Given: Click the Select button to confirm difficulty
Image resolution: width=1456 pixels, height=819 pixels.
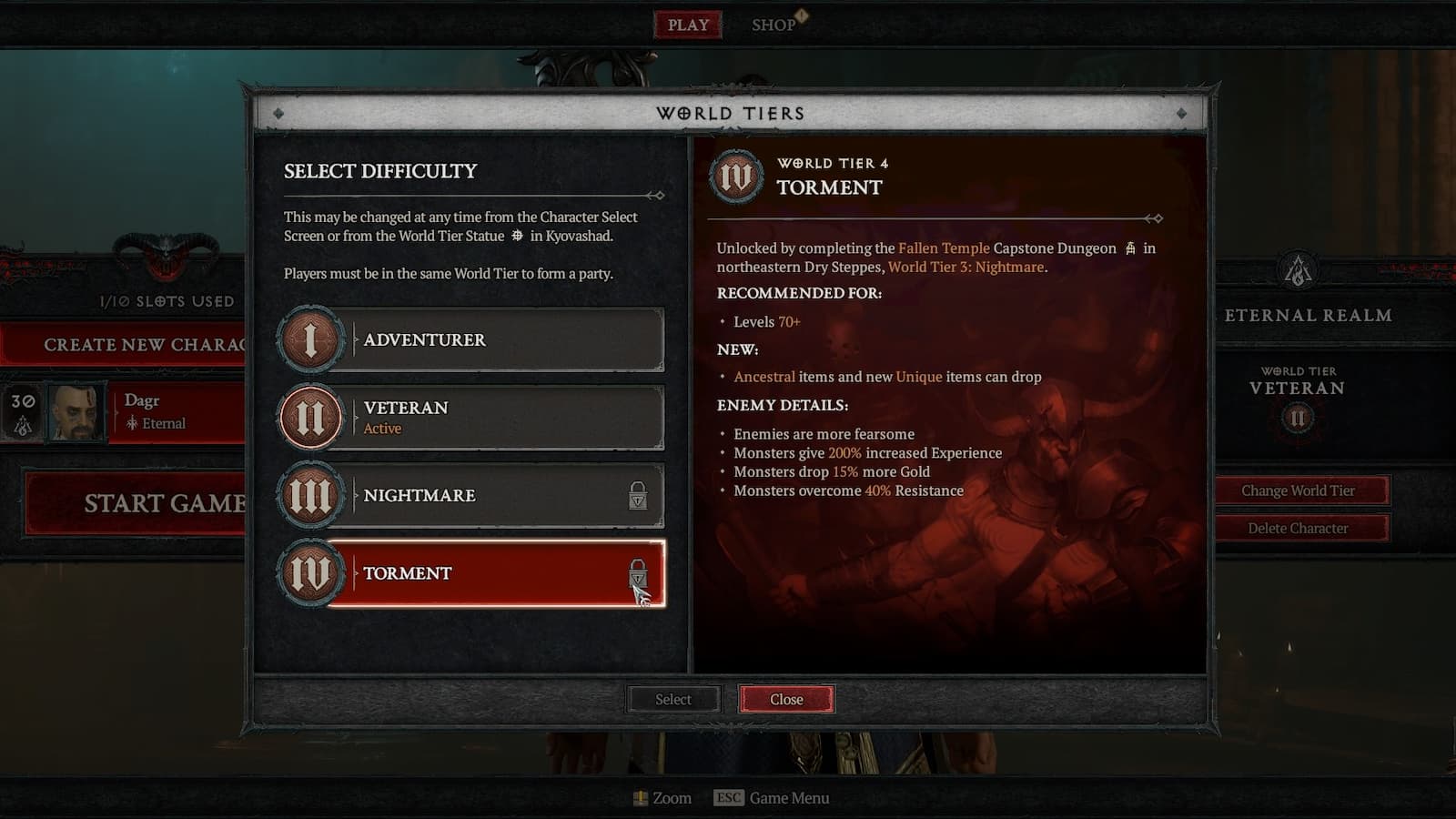Looking at the screenshot, I should click(x=672, y=699).
